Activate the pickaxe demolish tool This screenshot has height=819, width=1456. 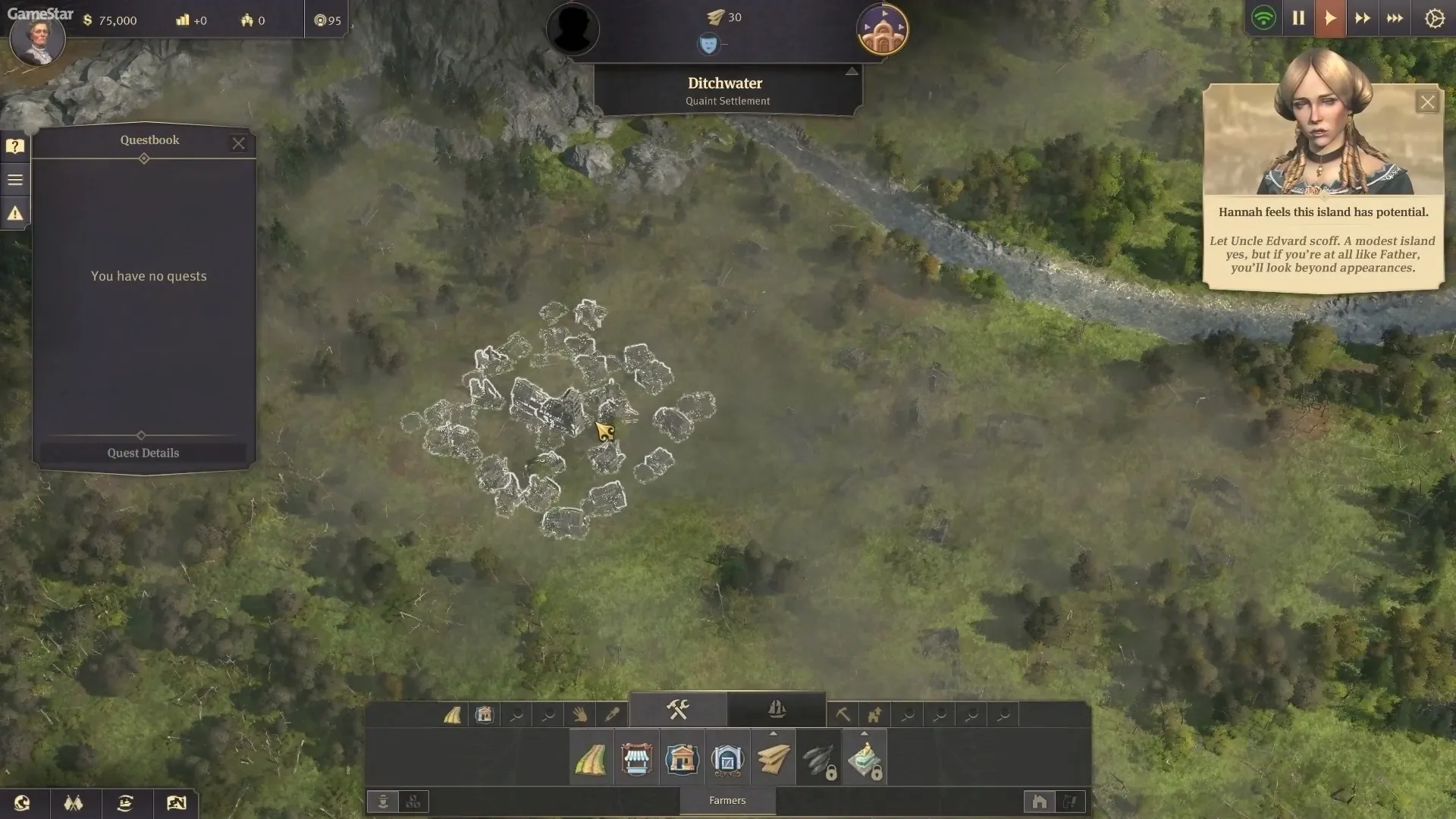point(843,714)
